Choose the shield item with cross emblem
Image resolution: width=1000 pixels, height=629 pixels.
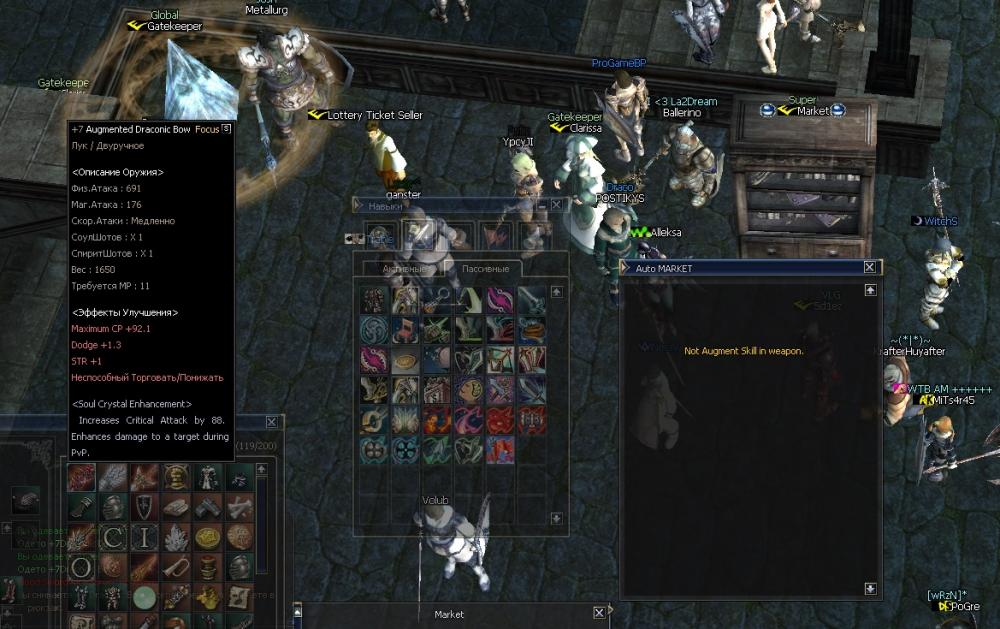[x=145, y=507]
